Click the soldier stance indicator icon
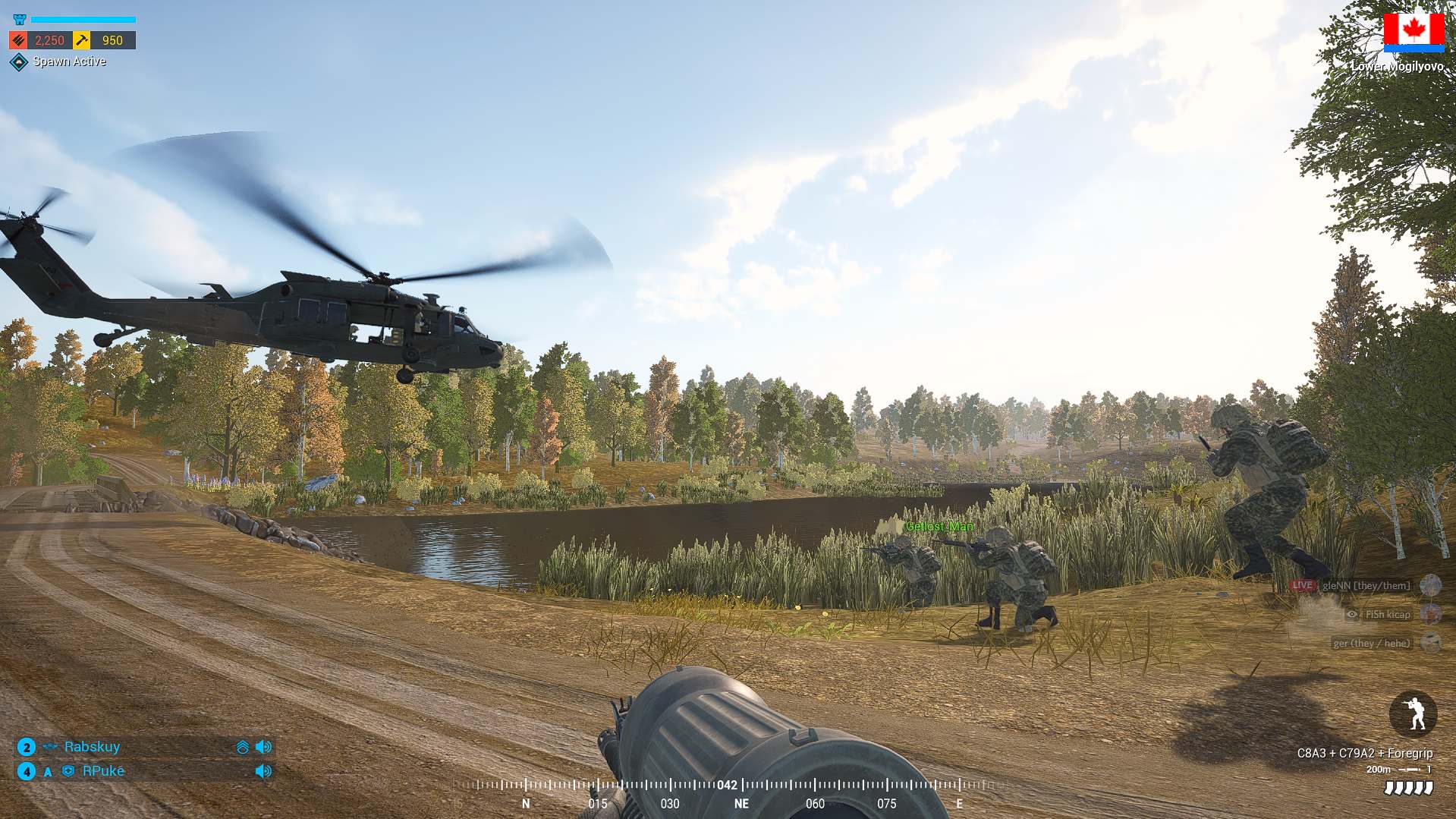 (1413, 713)
